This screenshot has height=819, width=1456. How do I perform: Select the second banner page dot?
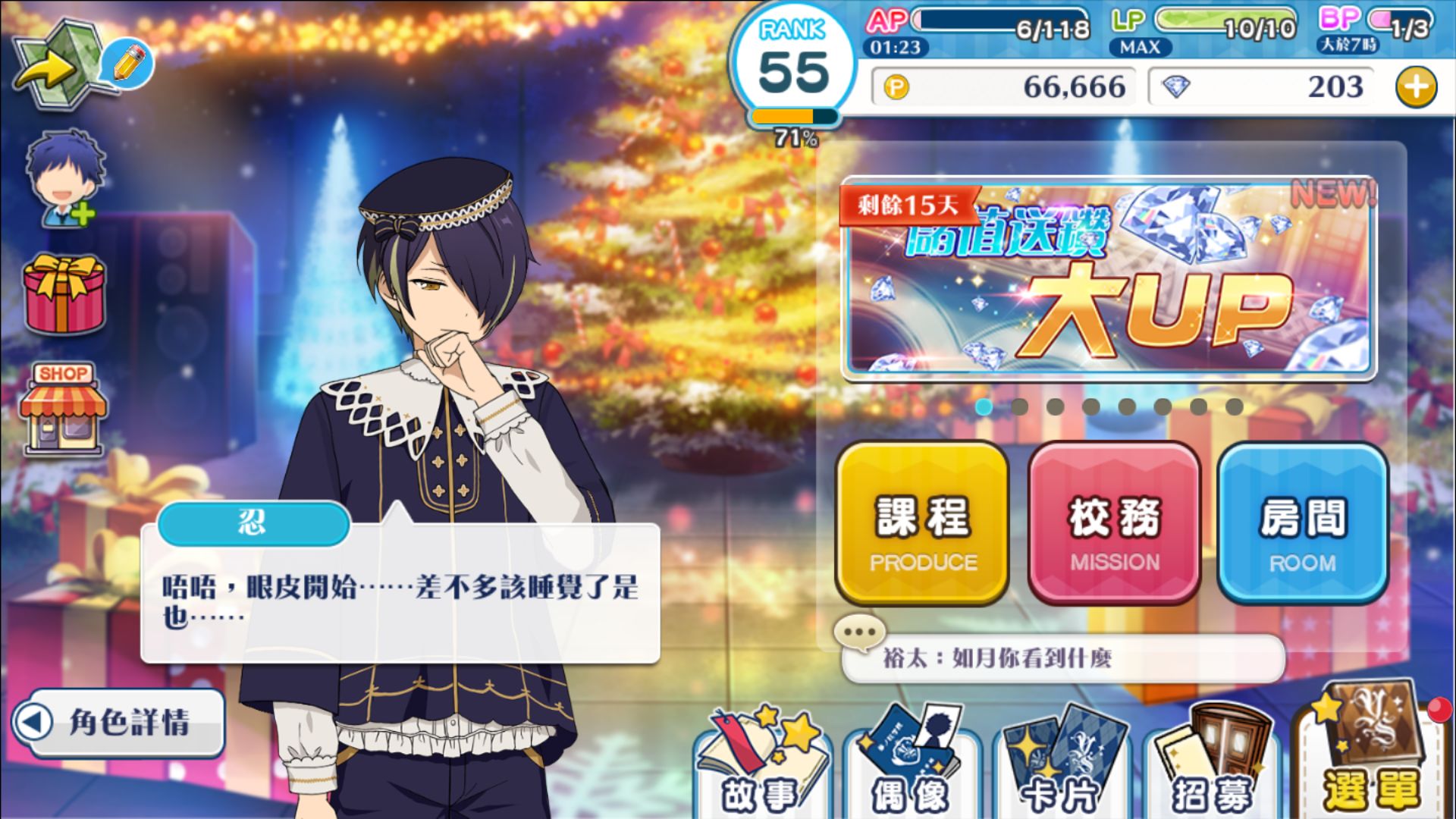1019,407
